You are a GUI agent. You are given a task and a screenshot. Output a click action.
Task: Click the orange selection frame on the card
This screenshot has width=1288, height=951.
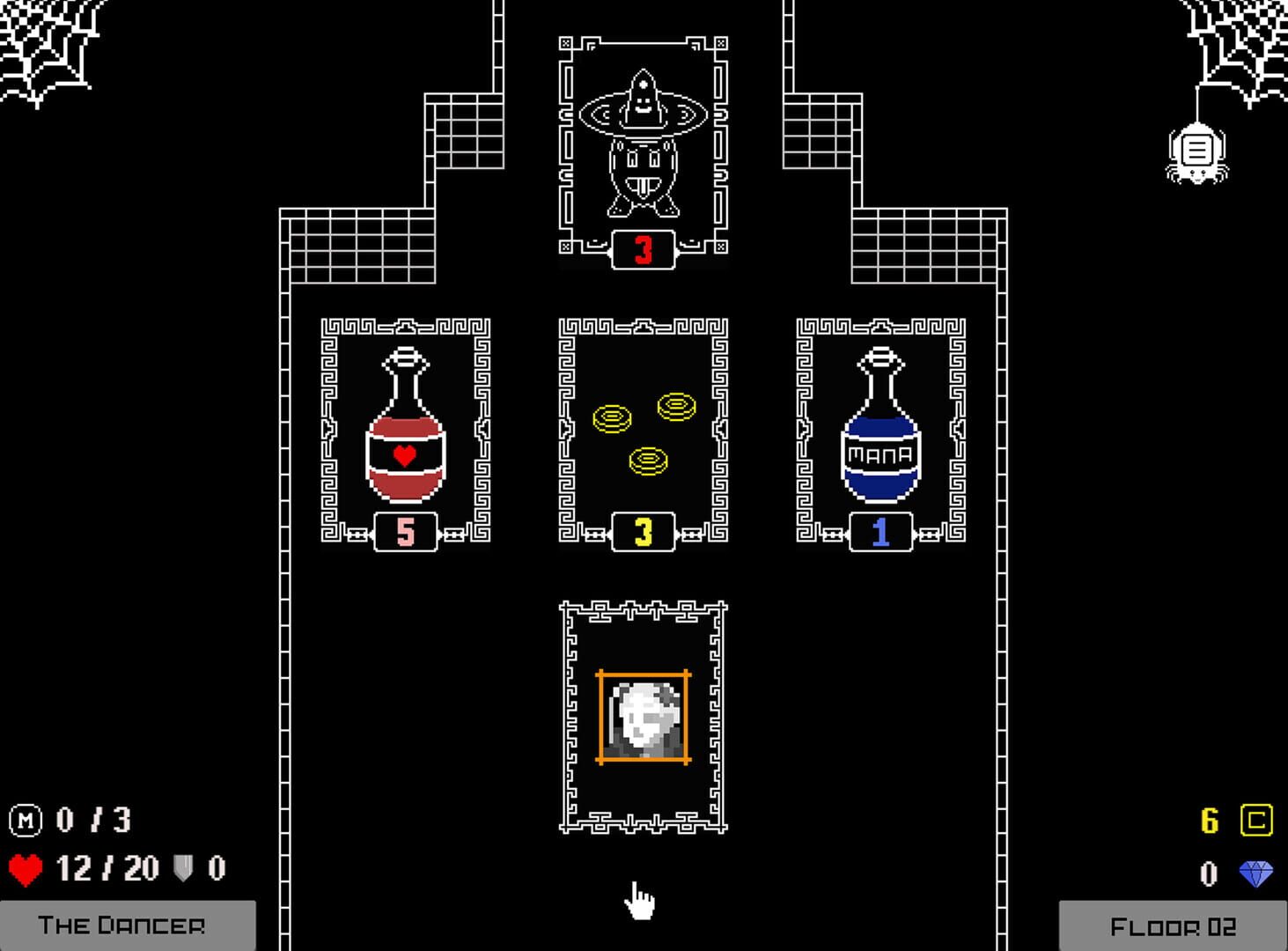click(x=642, y=675)
